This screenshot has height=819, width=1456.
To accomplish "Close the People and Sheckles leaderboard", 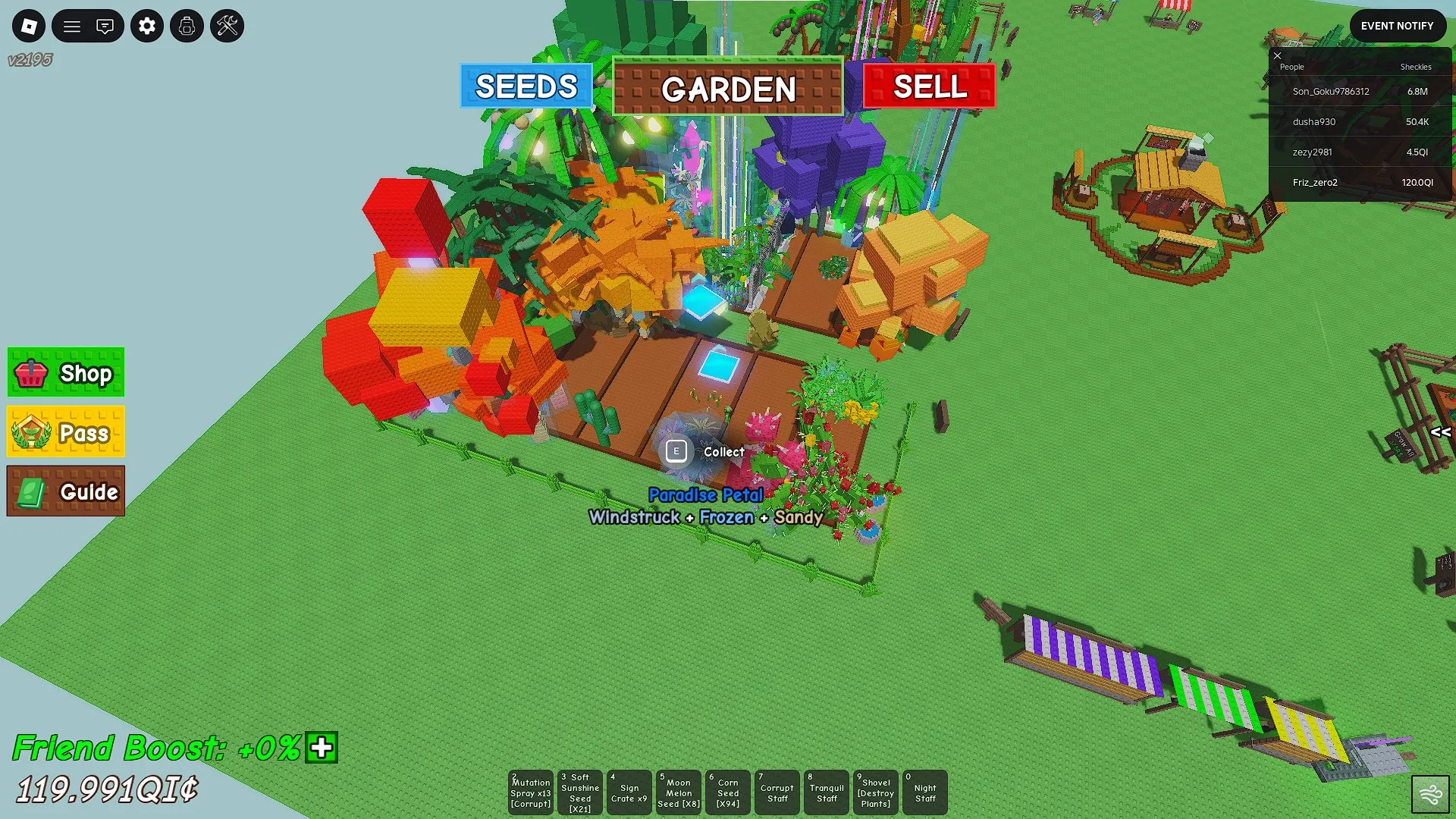I will [1278, 56].
